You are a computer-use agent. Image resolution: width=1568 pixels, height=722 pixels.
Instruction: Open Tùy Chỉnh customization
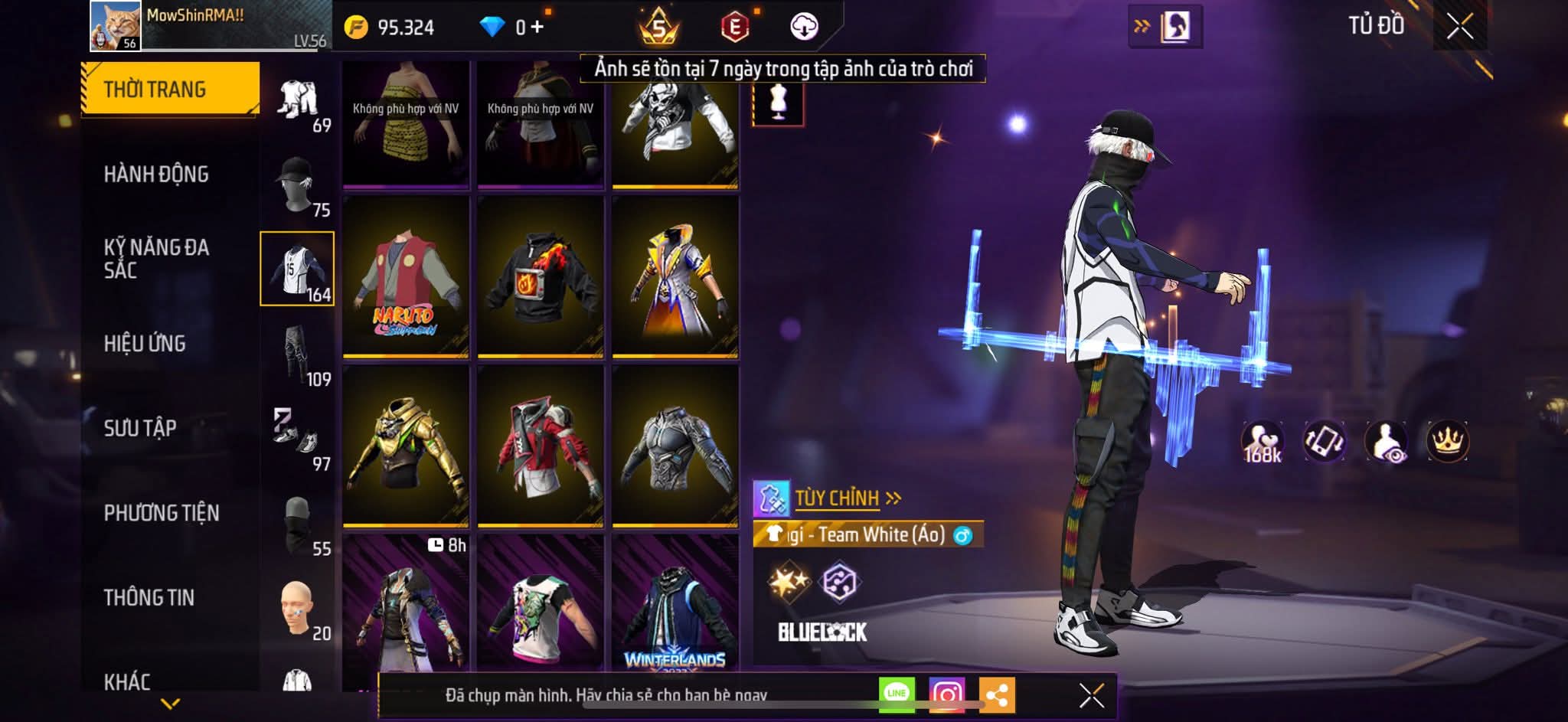tap(838, 498)
